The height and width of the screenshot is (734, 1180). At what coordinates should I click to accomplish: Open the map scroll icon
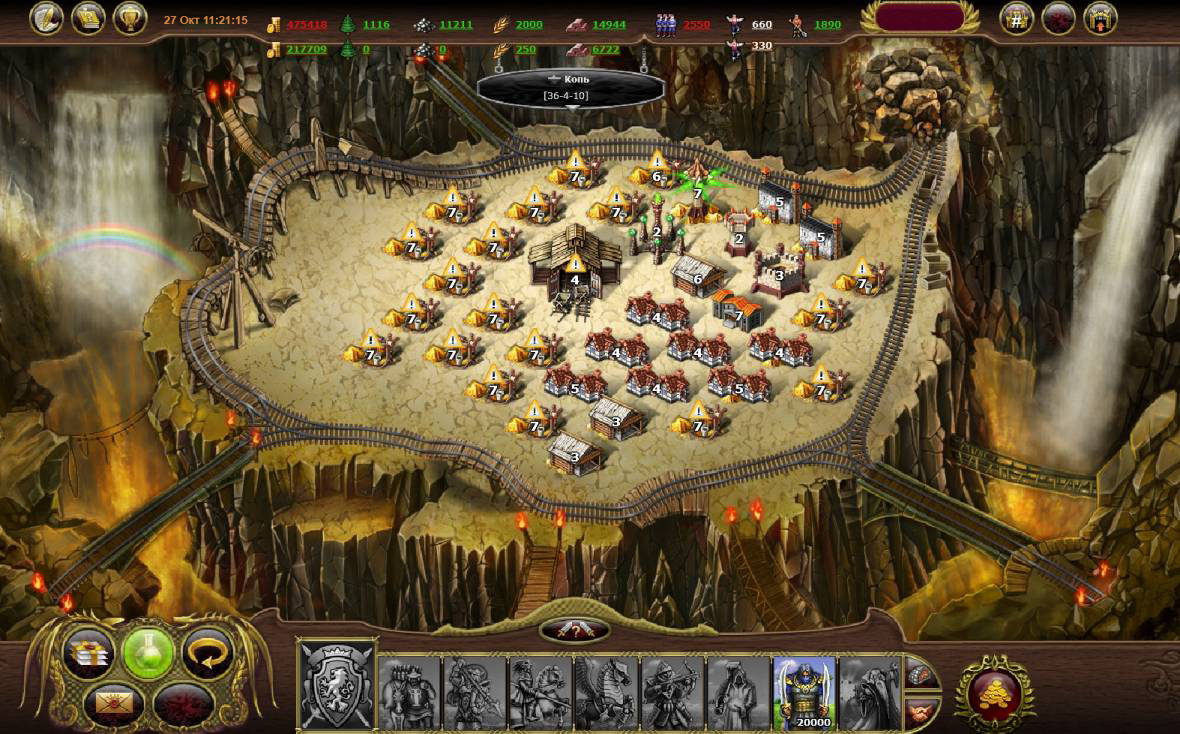pyautogui.click(x=88, y=18)
